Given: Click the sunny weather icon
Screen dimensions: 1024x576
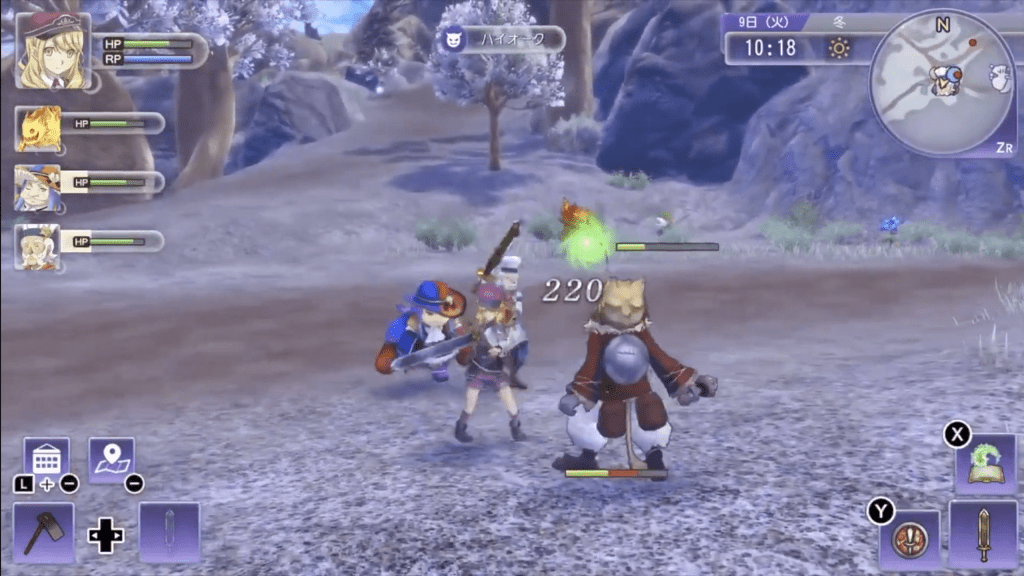Looking at the screenshot, I should coord(838,47).
